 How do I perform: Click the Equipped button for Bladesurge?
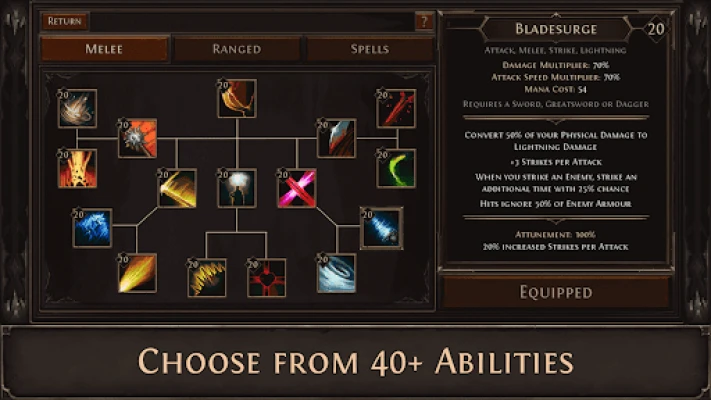point(556,292)
